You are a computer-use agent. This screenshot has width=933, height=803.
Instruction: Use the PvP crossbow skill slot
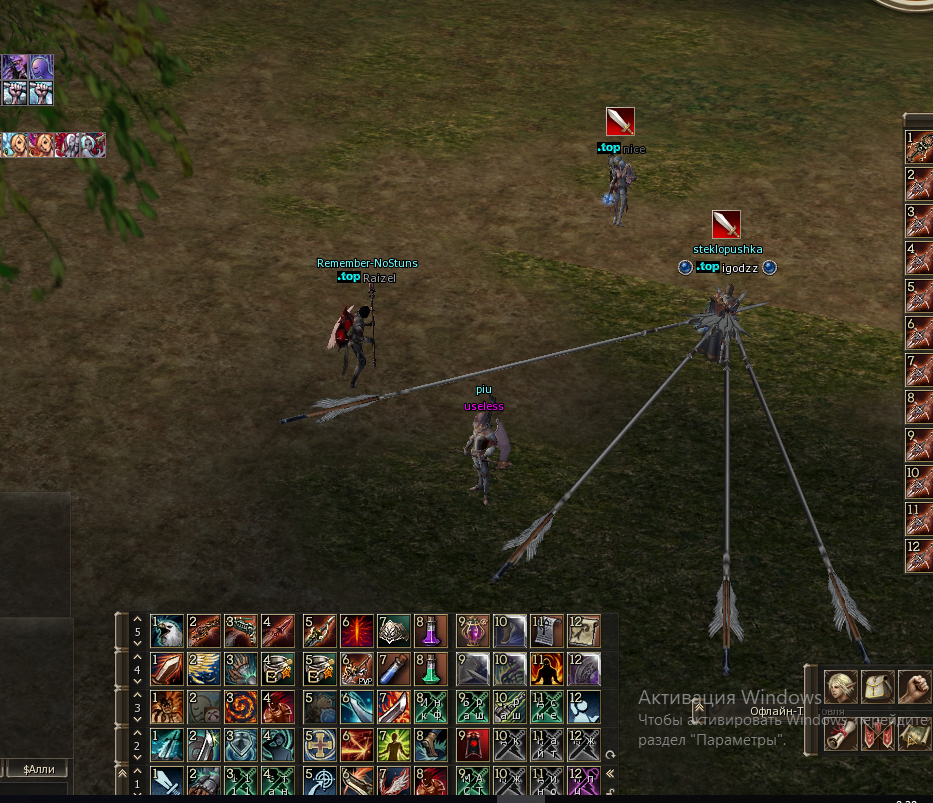pos(357,668)
